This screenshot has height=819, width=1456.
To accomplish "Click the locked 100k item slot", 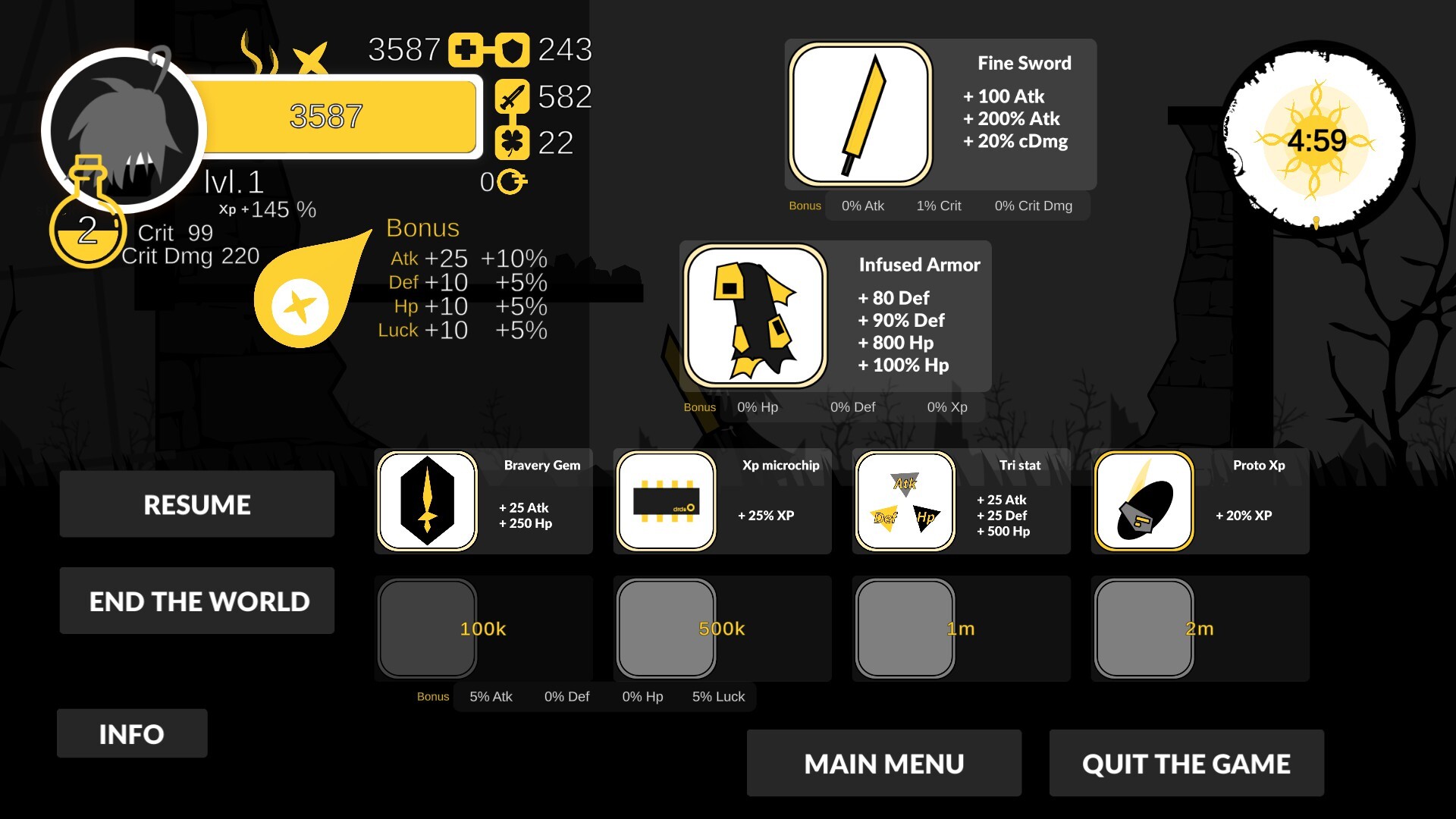I will point(428,629).
